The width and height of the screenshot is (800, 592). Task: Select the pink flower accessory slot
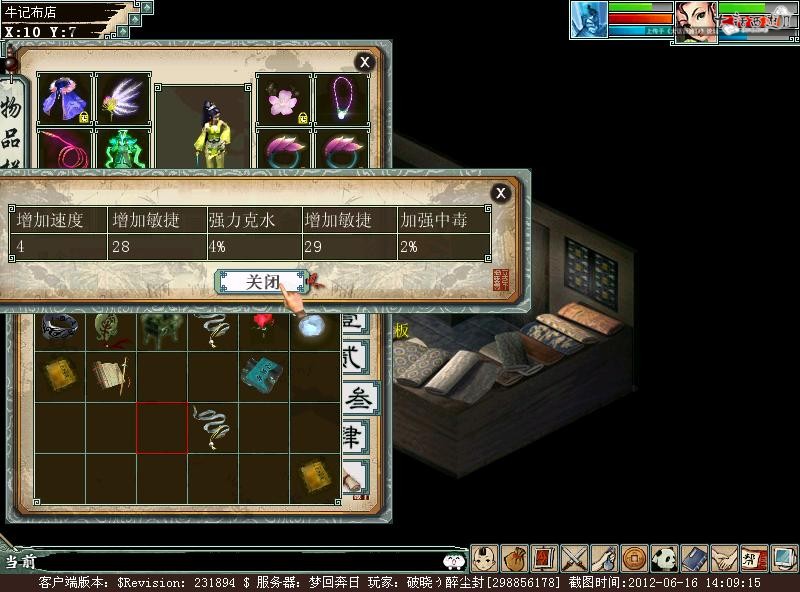pos(284,98)
